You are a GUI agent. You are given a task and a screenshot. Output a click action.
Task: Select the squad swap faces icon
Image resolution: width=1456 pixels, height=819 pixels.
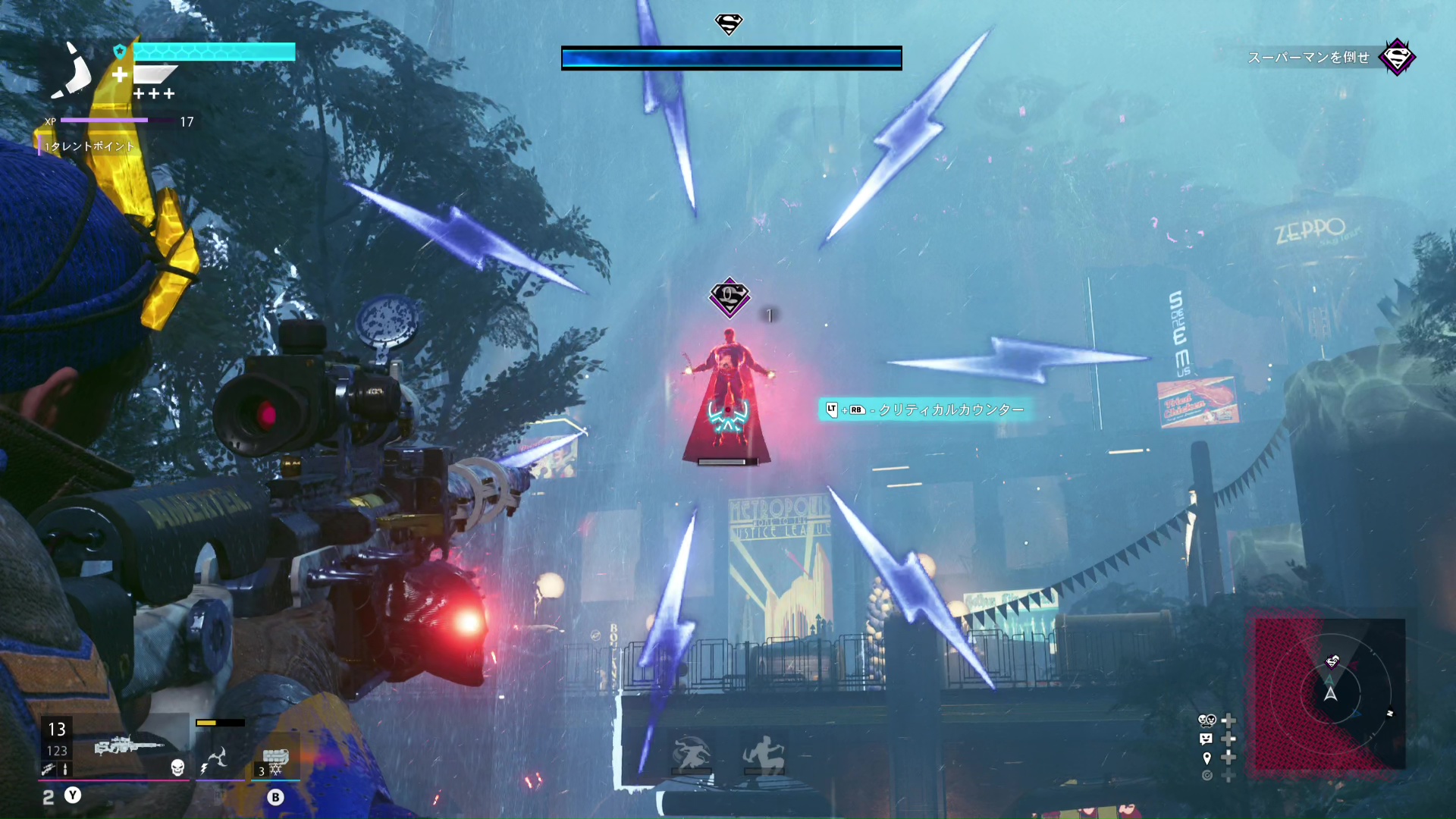pos(1207,720)
